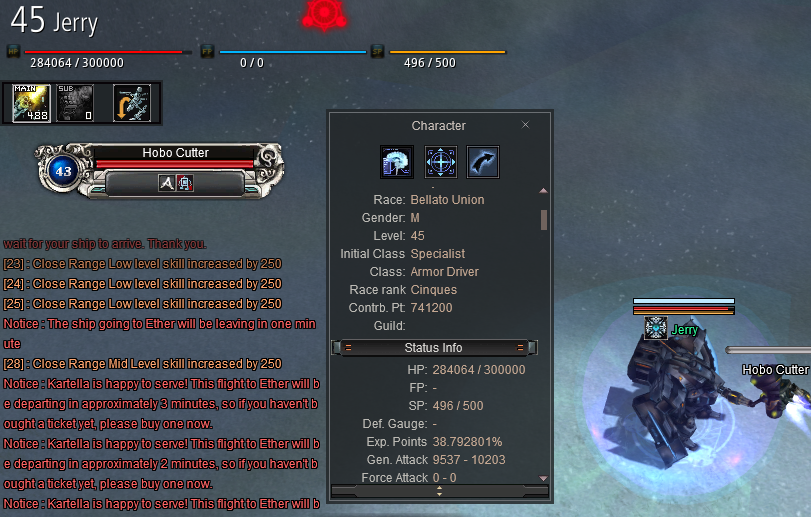Select the SUB weapon slot
This screenshot has height=517, width=811.
pos(76,104)
